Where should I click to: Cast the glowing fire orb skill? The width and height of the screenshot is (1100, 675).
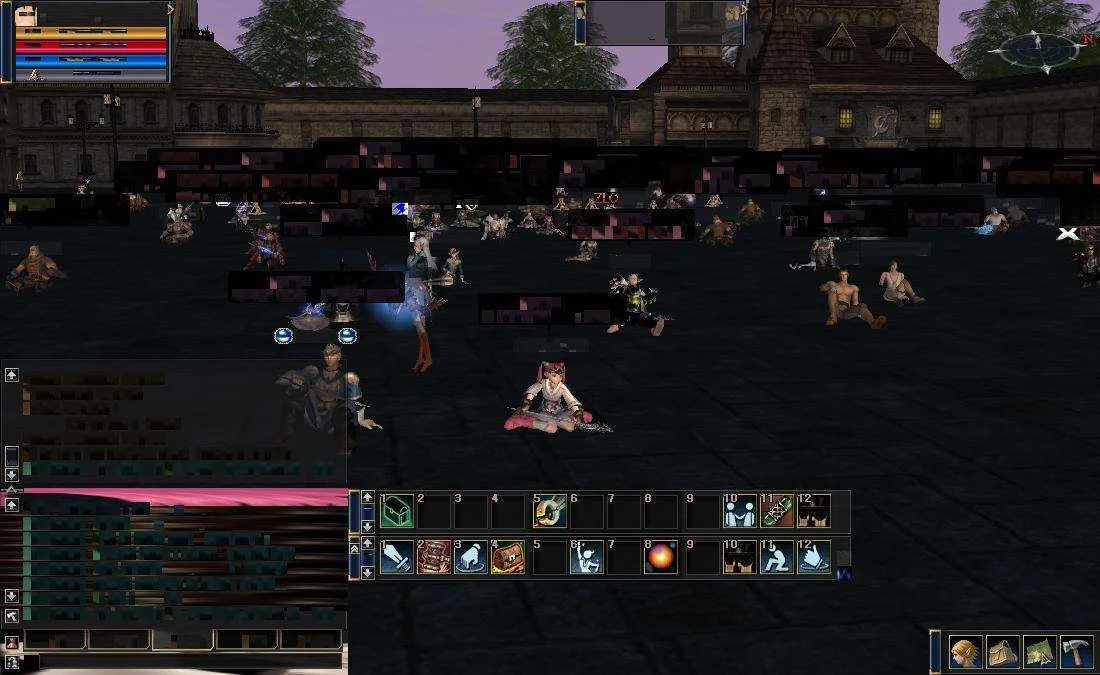click(660, 557)
